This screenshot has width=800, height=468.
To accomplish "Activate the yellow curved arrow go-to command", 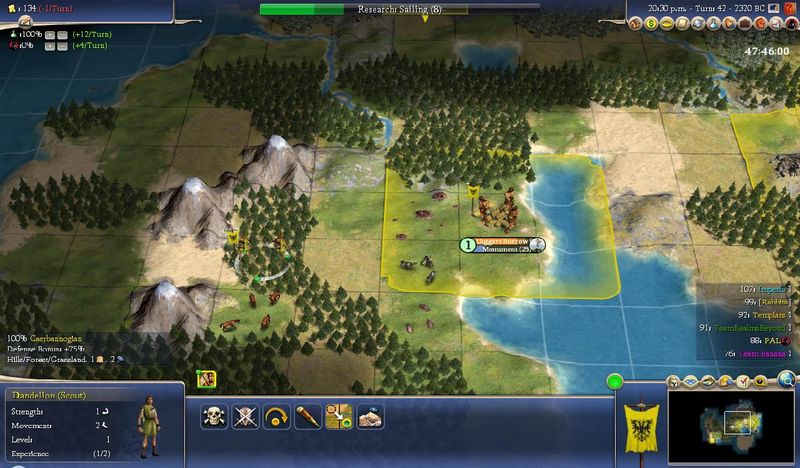I will click(x=276, y=416).
